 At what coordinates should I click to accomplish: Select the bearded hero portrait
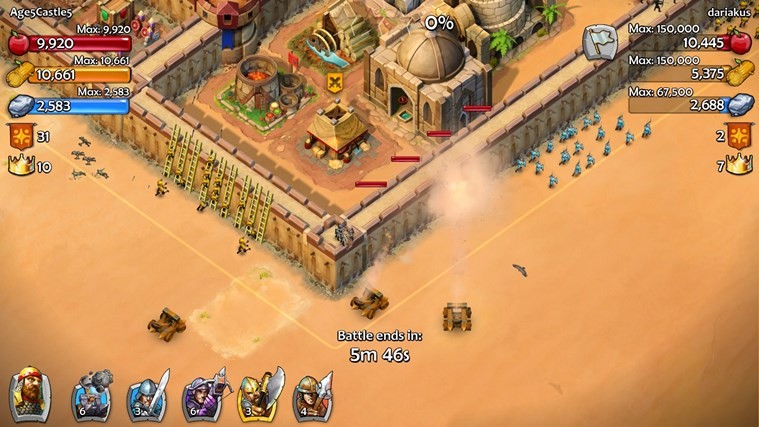(x=30, y=393)
